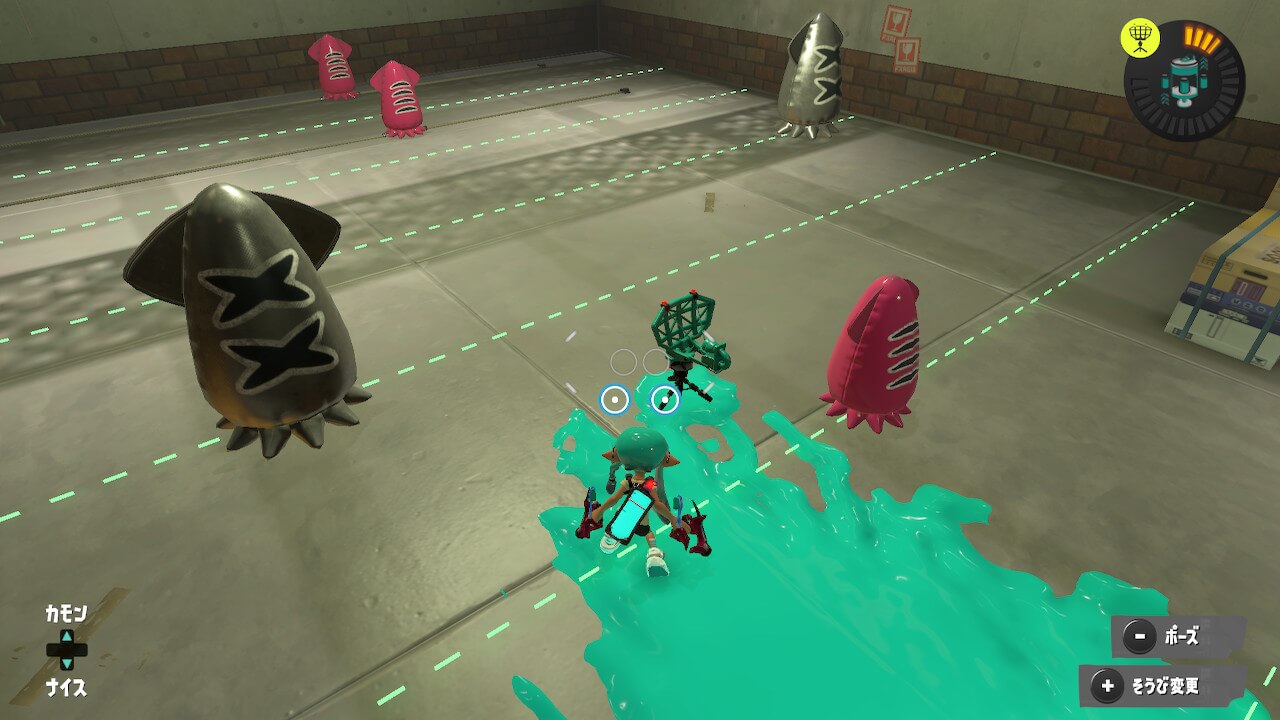Send the カモン signal

coord(66,614)
